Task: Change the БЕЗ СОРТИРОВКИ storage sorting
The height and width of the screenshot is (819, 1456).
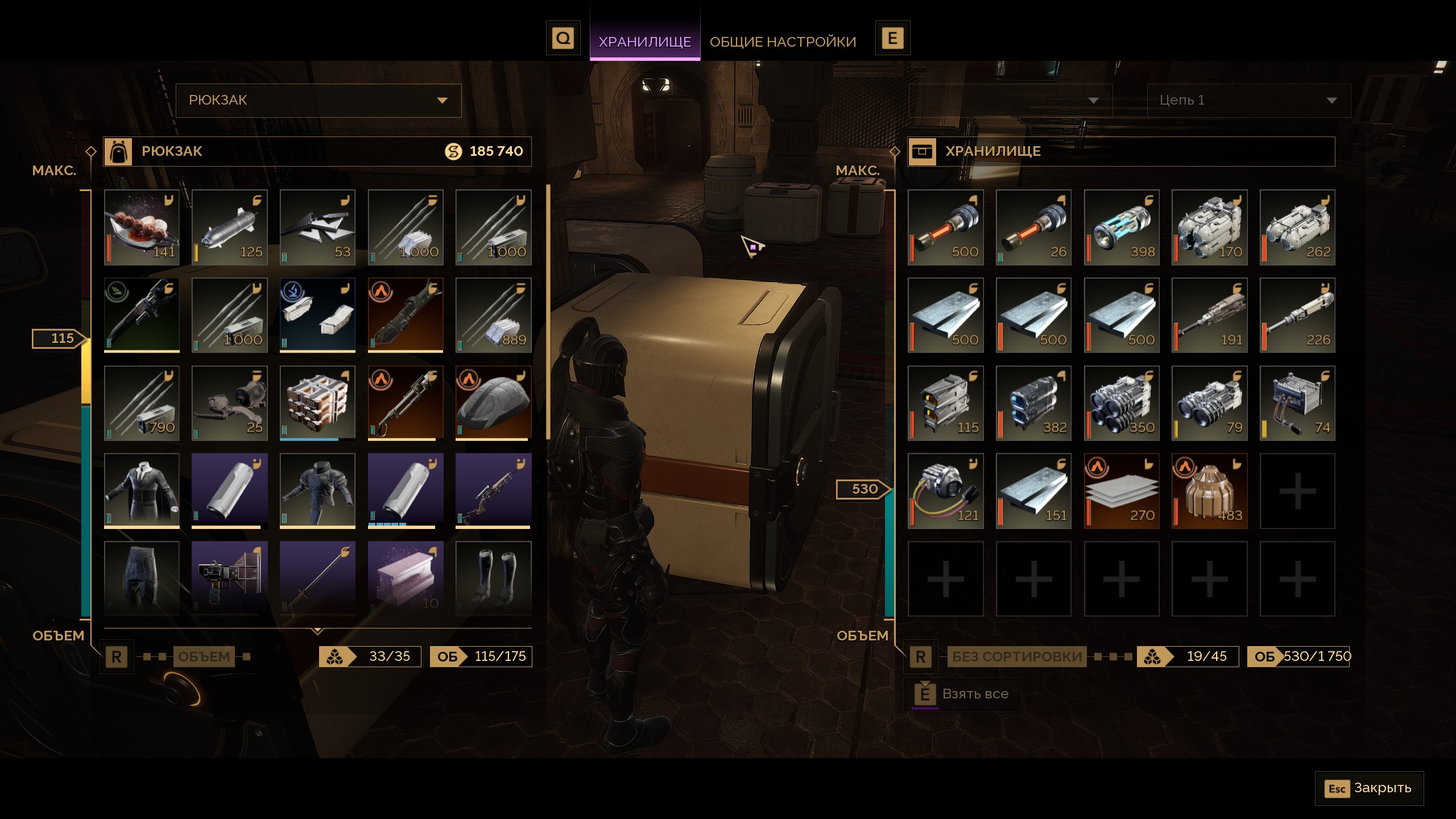Action: pyautogui.click(x=1016, y=657)
